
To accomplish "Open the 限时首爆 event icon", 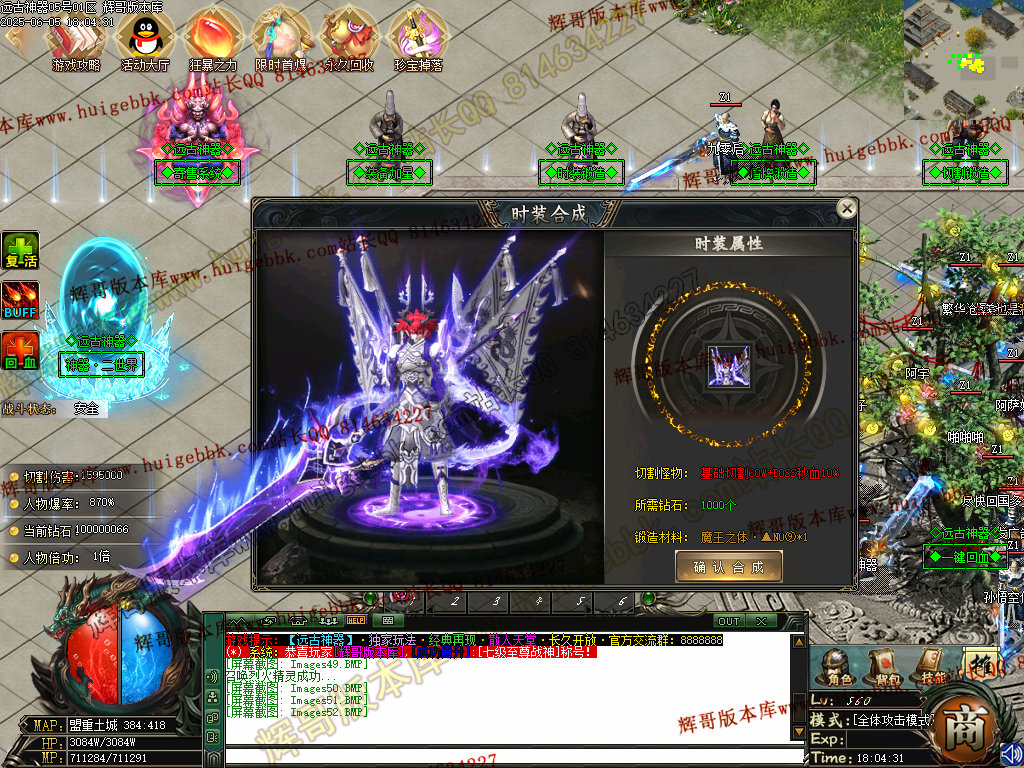I will (281, 37).
